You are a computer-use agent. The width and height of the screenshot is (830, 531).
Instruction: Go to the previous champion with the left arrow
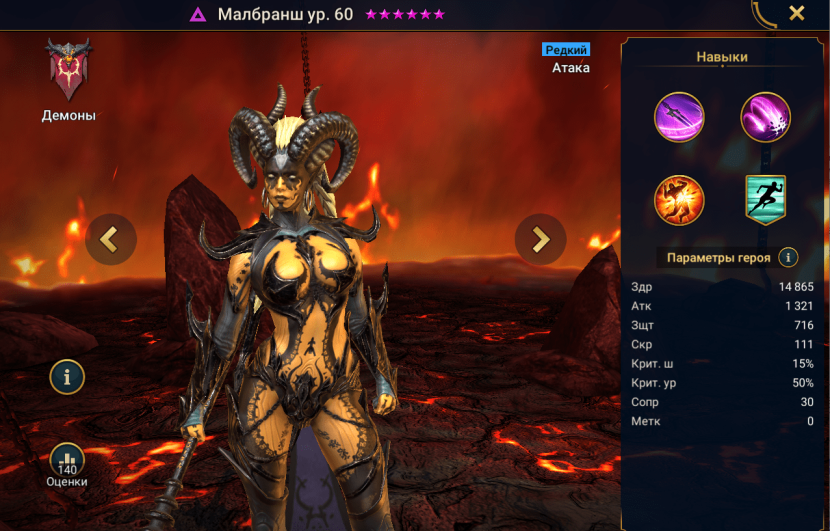pos(110,239)
